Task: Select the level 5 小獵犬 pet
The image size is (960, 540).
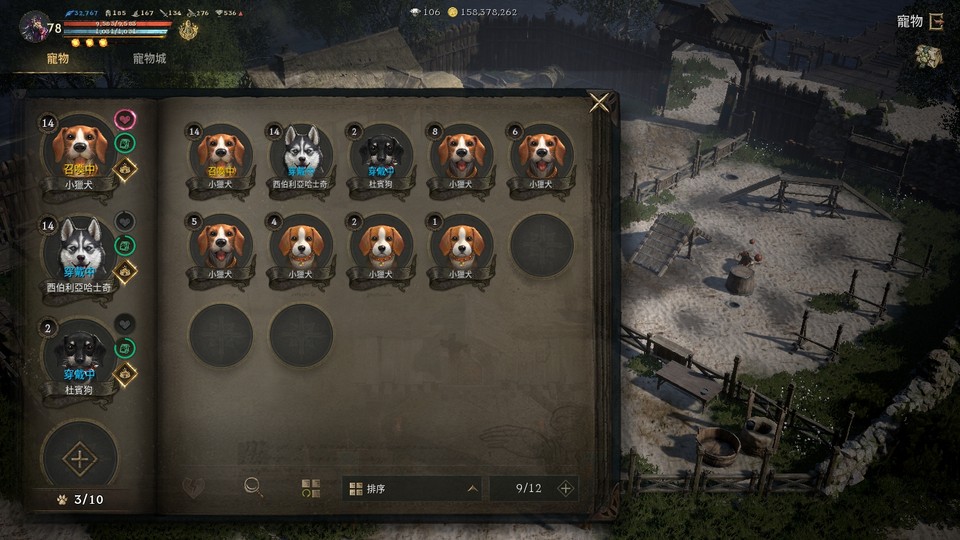Action: tap(220, 244)
